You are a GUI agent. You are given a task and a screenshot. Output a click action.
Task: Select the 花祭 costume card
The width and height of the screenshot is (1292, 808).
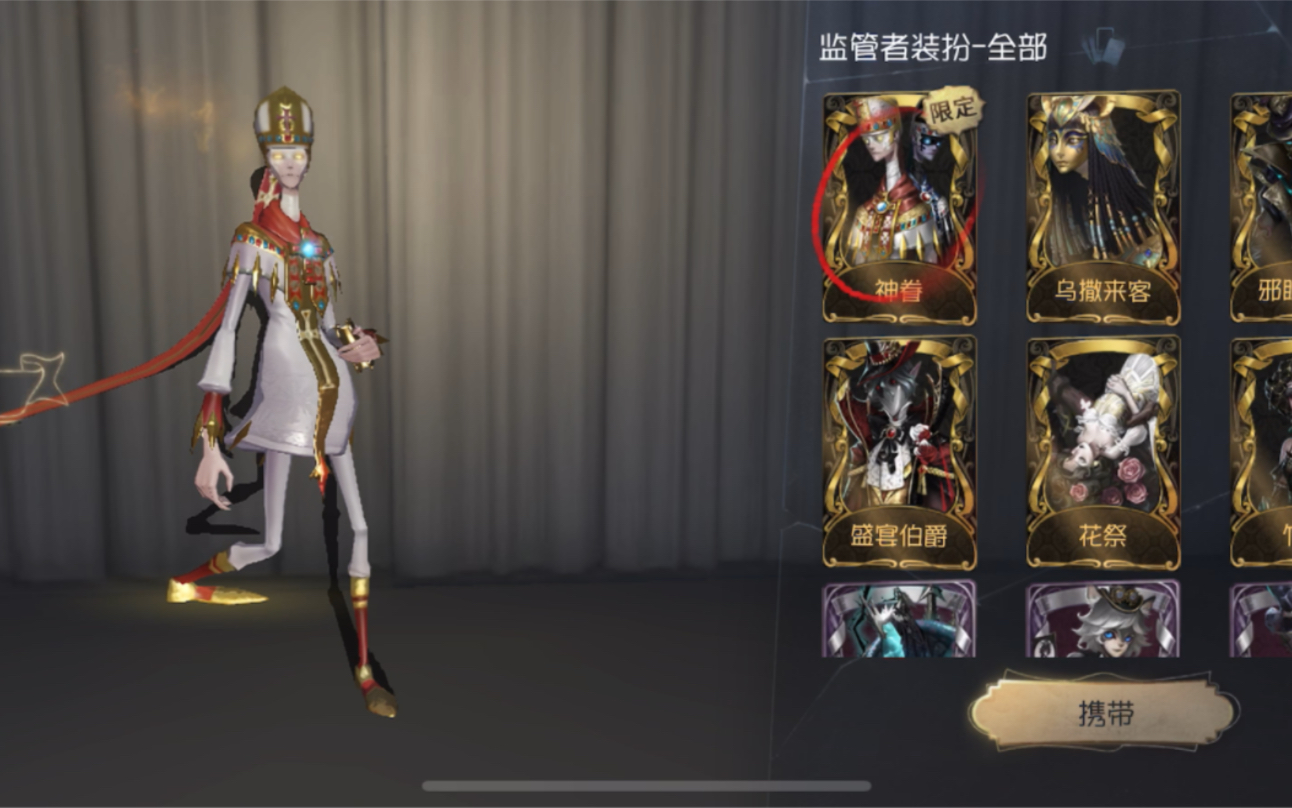tap(1101, 440)
